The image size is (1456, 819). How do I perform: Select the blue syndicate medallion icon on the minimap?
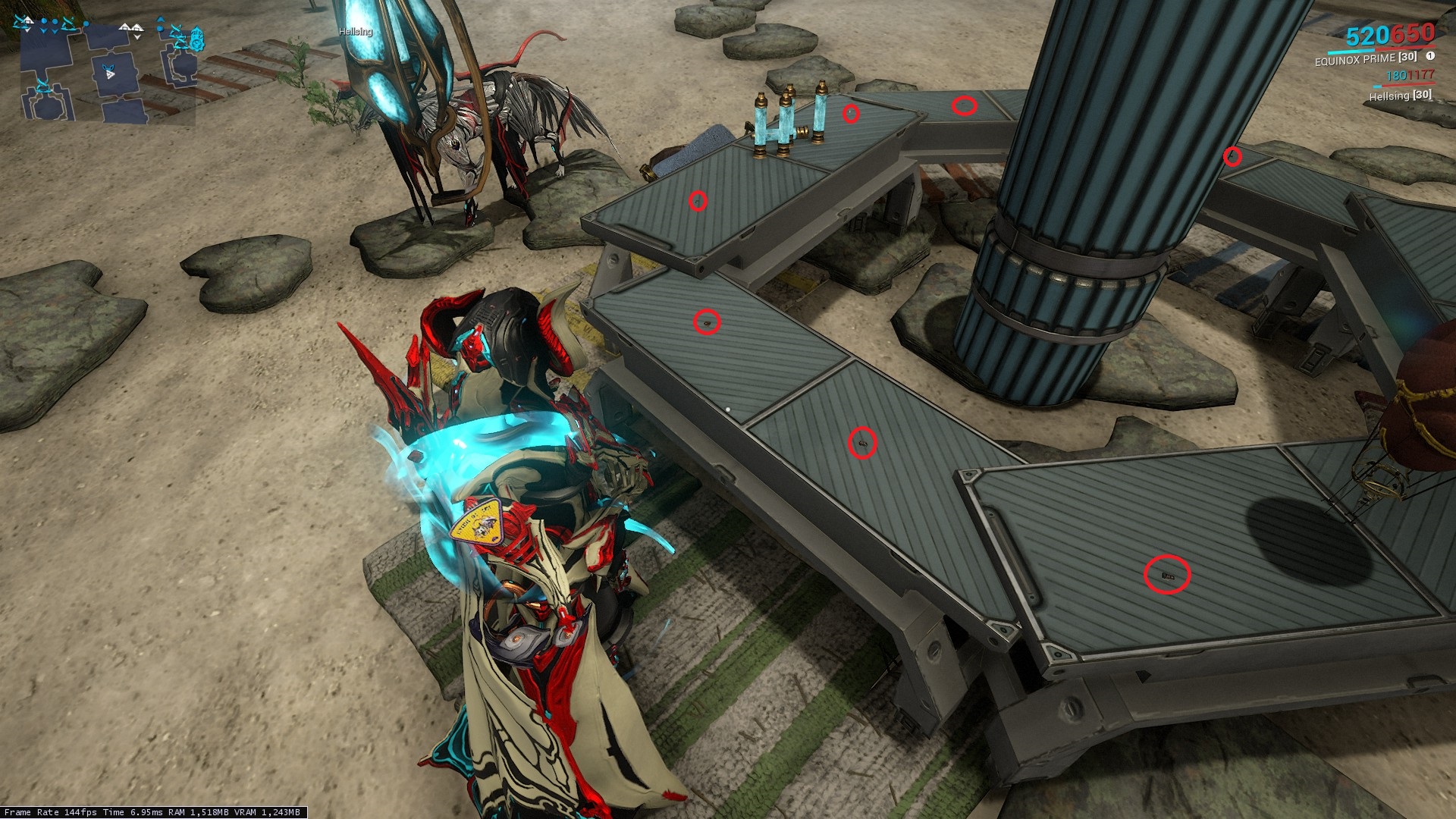(196, 39)
